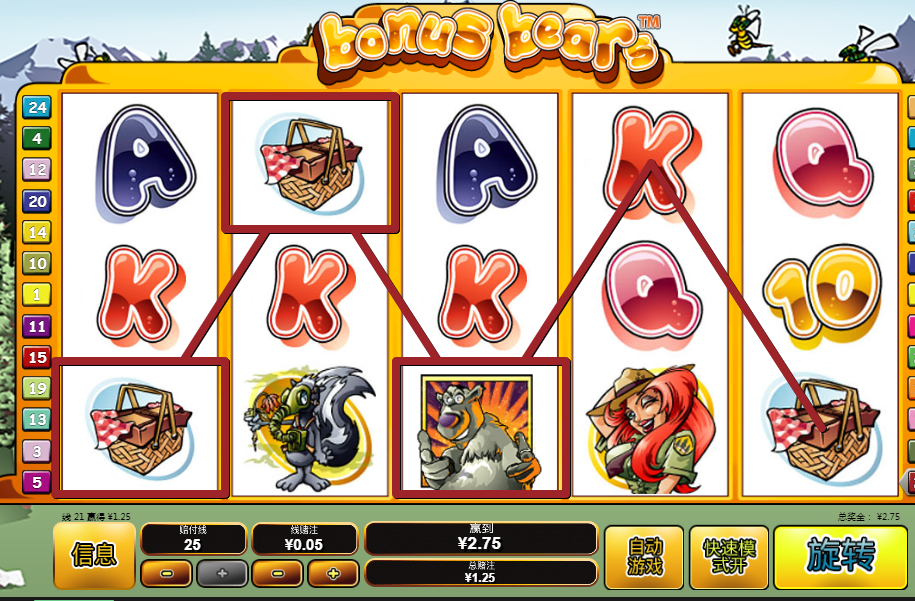Select payline number 4 marker
Screen dimensions: 915x601
37,139
